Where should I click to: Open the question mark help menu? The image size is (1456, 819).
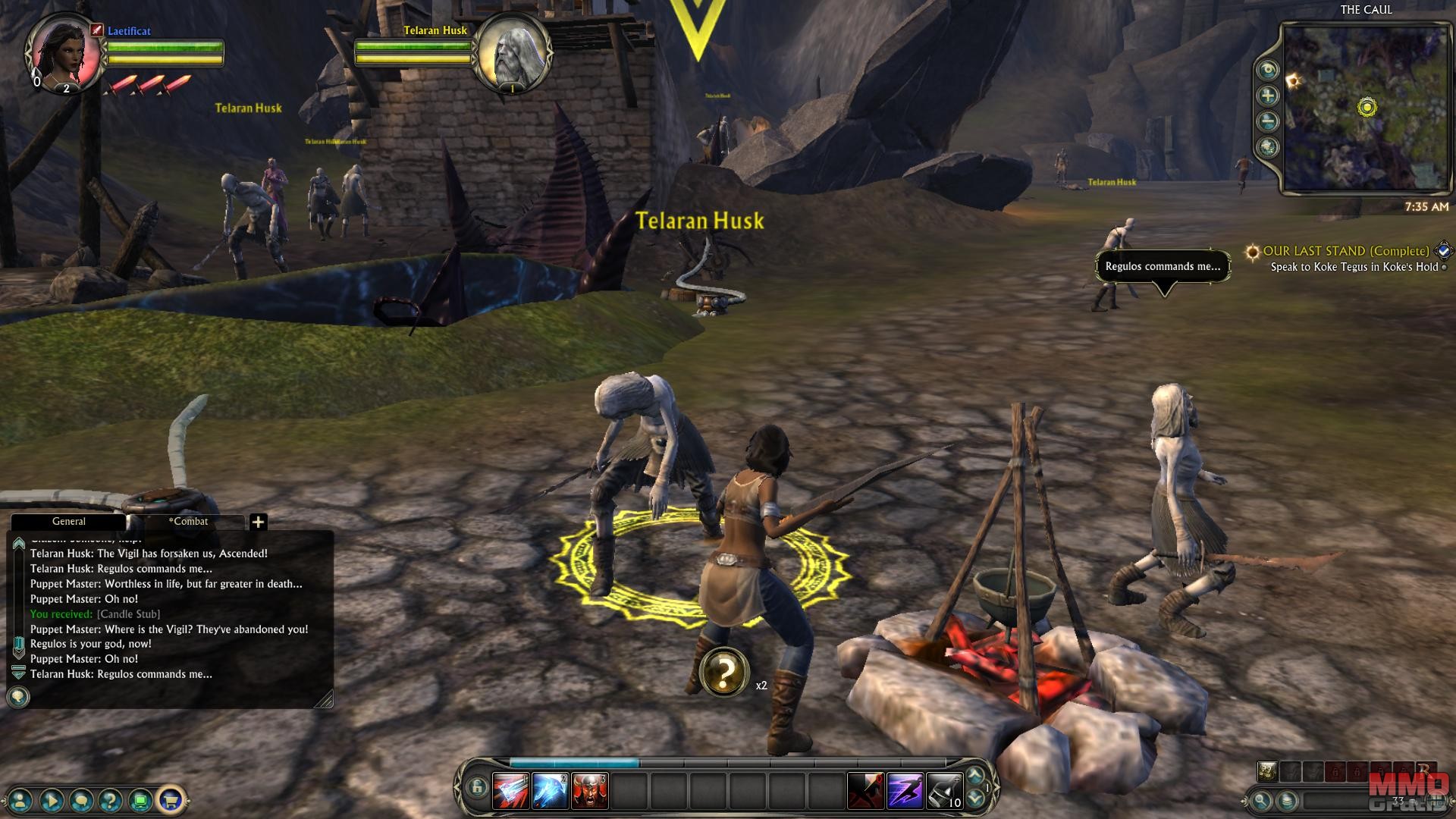coord(111,799)
